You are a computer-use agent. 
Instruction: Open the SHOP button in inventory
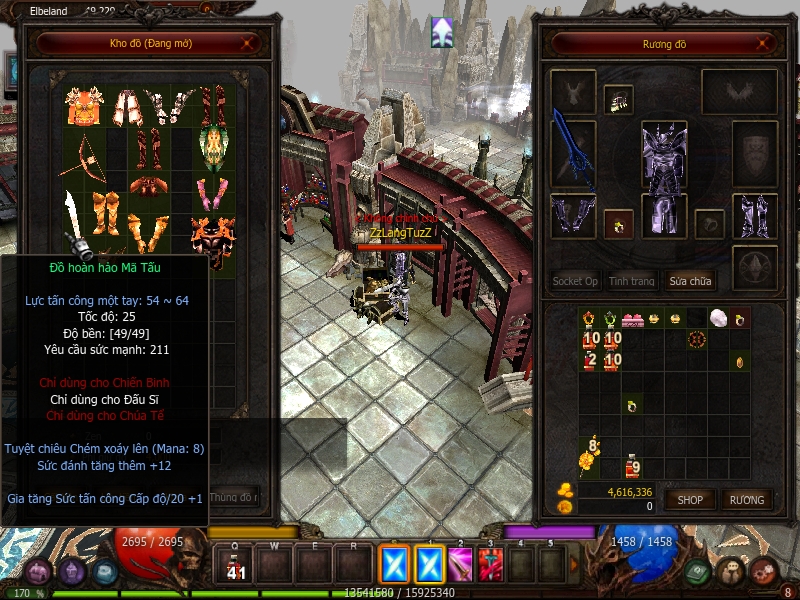click(691, 499)
